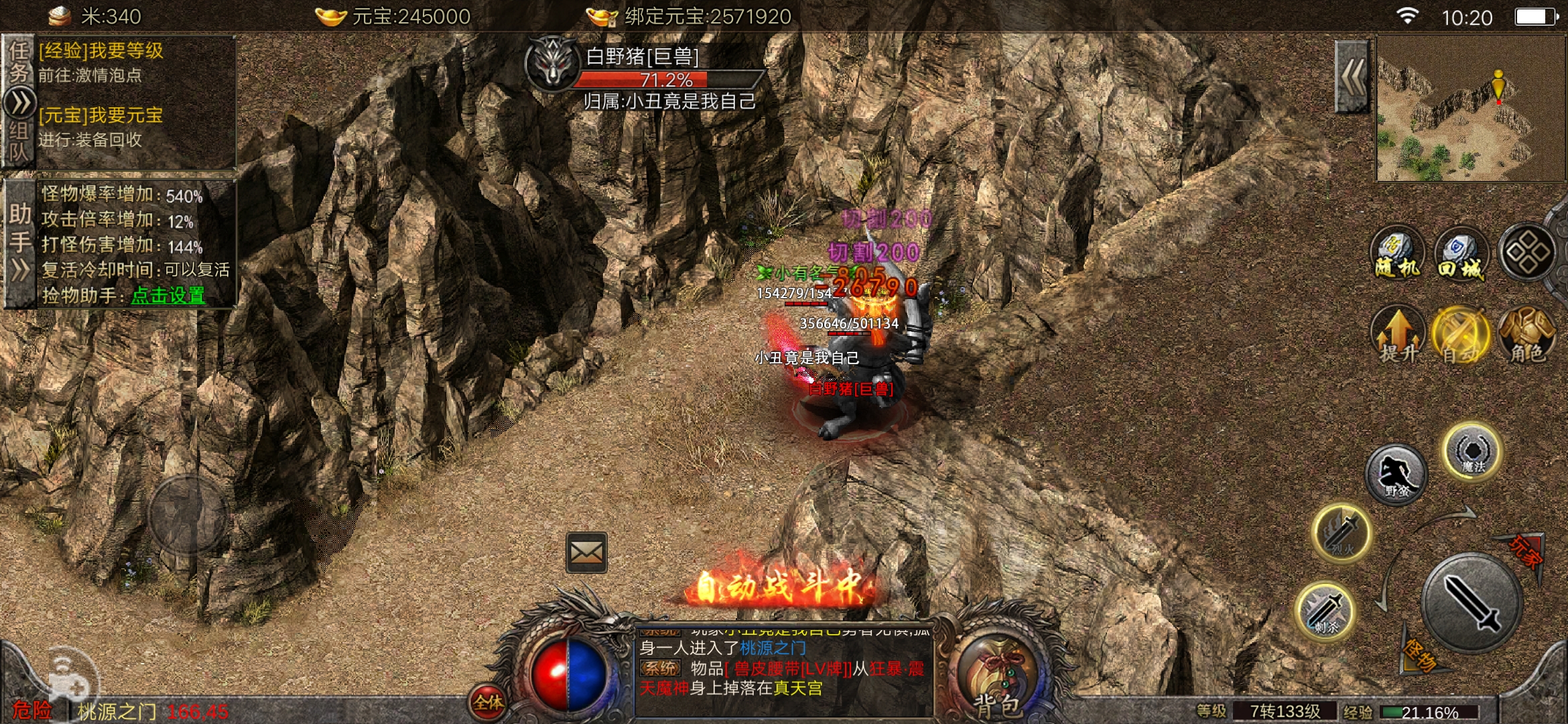Tap the main sword attack button

(x=1472, y=602)
